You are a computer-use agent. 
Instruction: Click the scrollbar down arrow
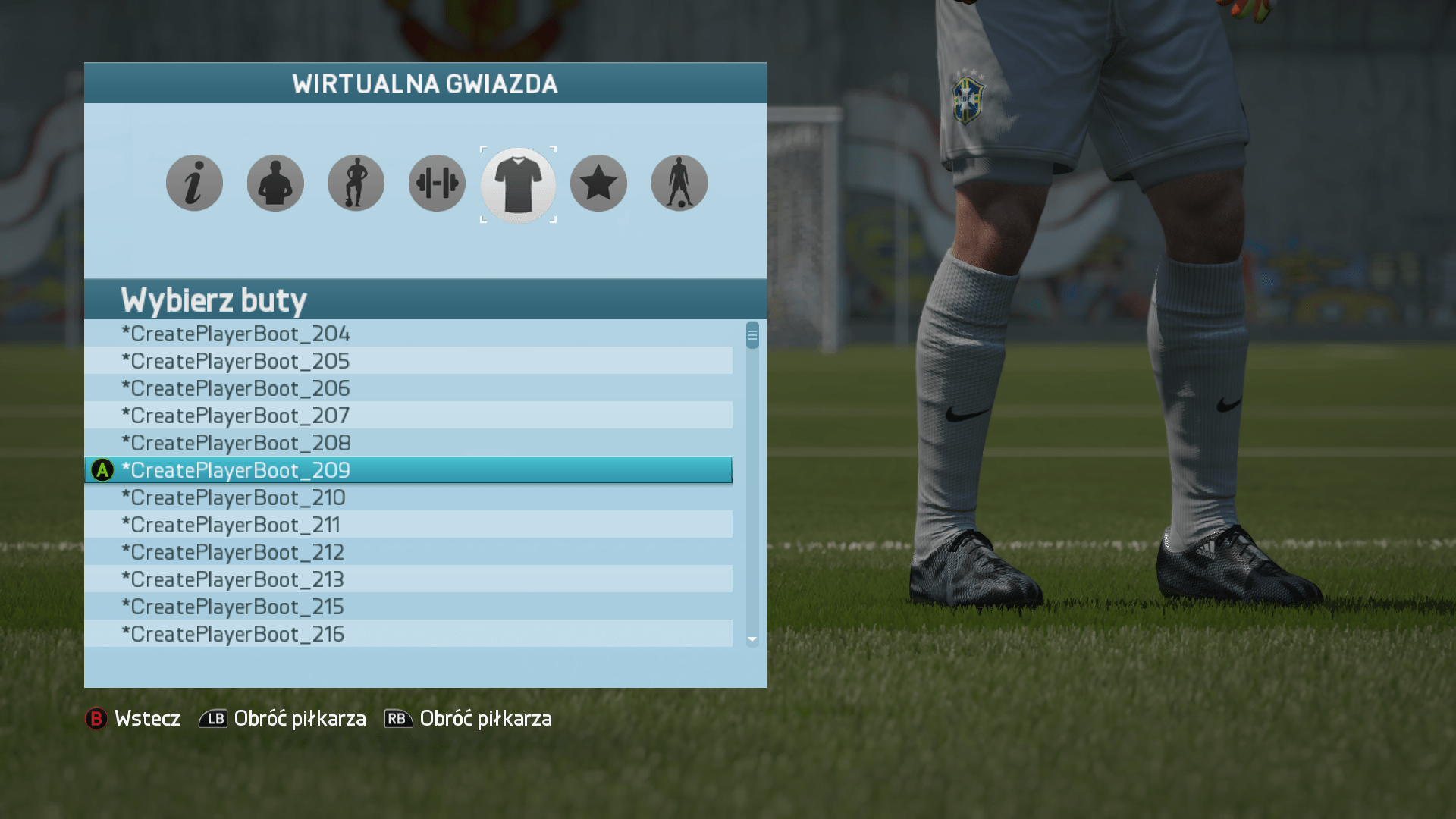point(752,640)
